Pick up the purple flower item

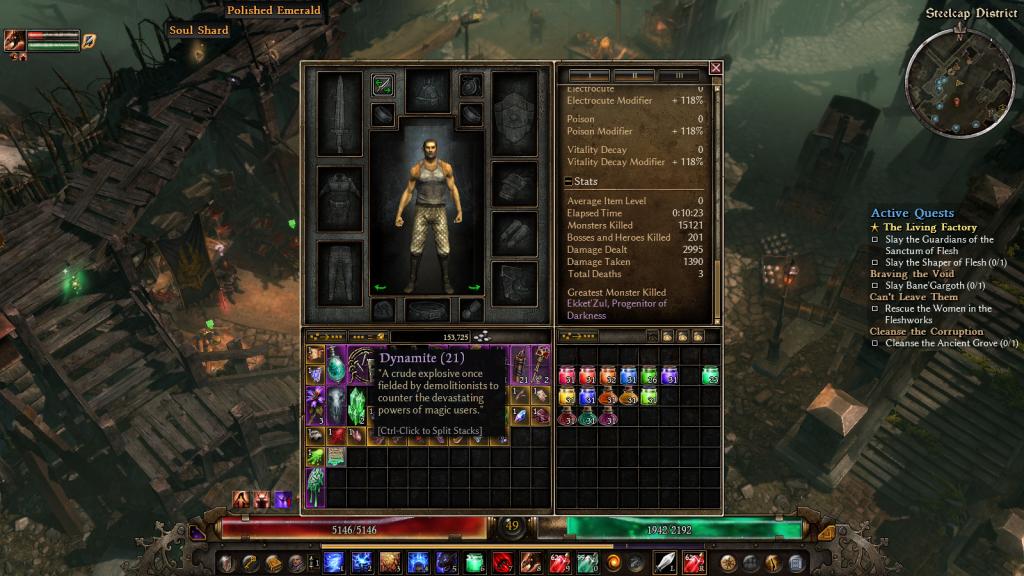coord(315,407)
